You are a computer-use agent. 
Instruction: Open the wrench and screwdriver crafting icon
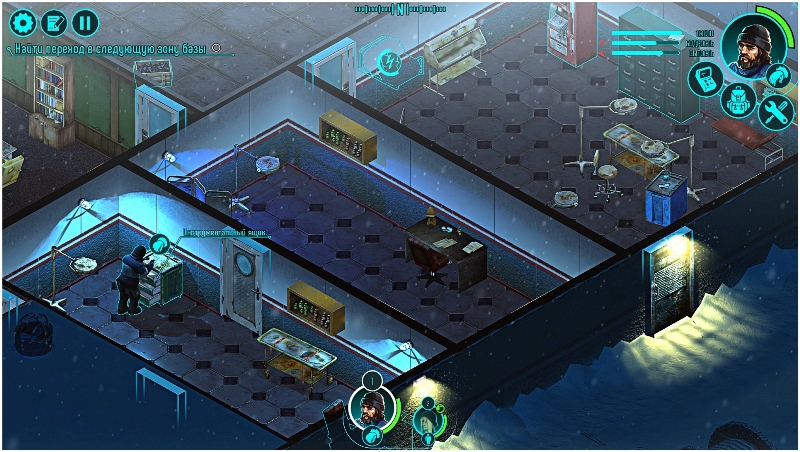click(775, 111)
